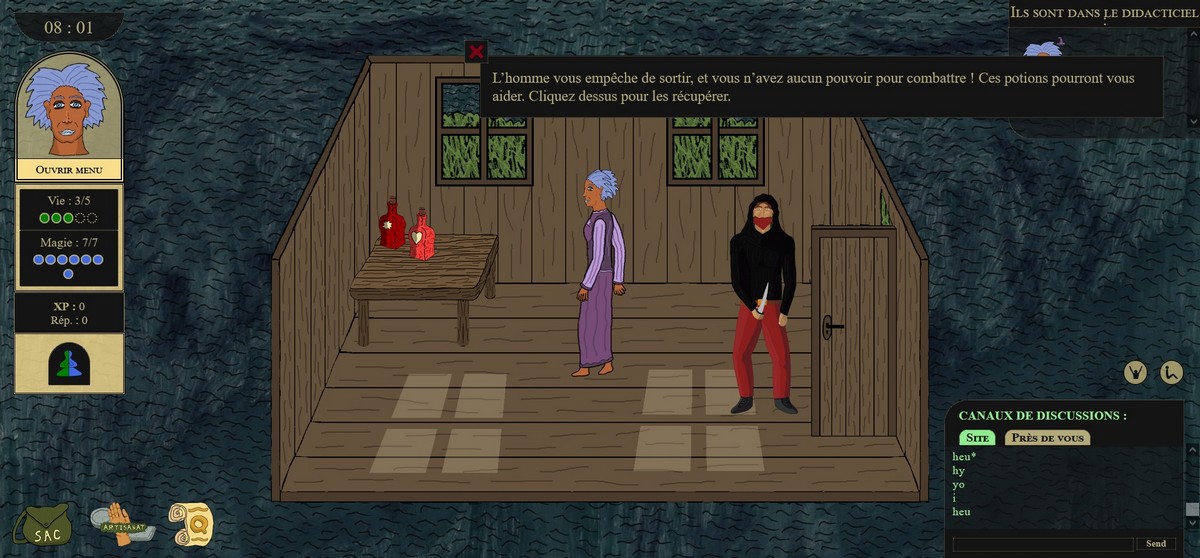
Task: Activate the raised-arms figure emote icon
Action: [x=1135, y=371]
